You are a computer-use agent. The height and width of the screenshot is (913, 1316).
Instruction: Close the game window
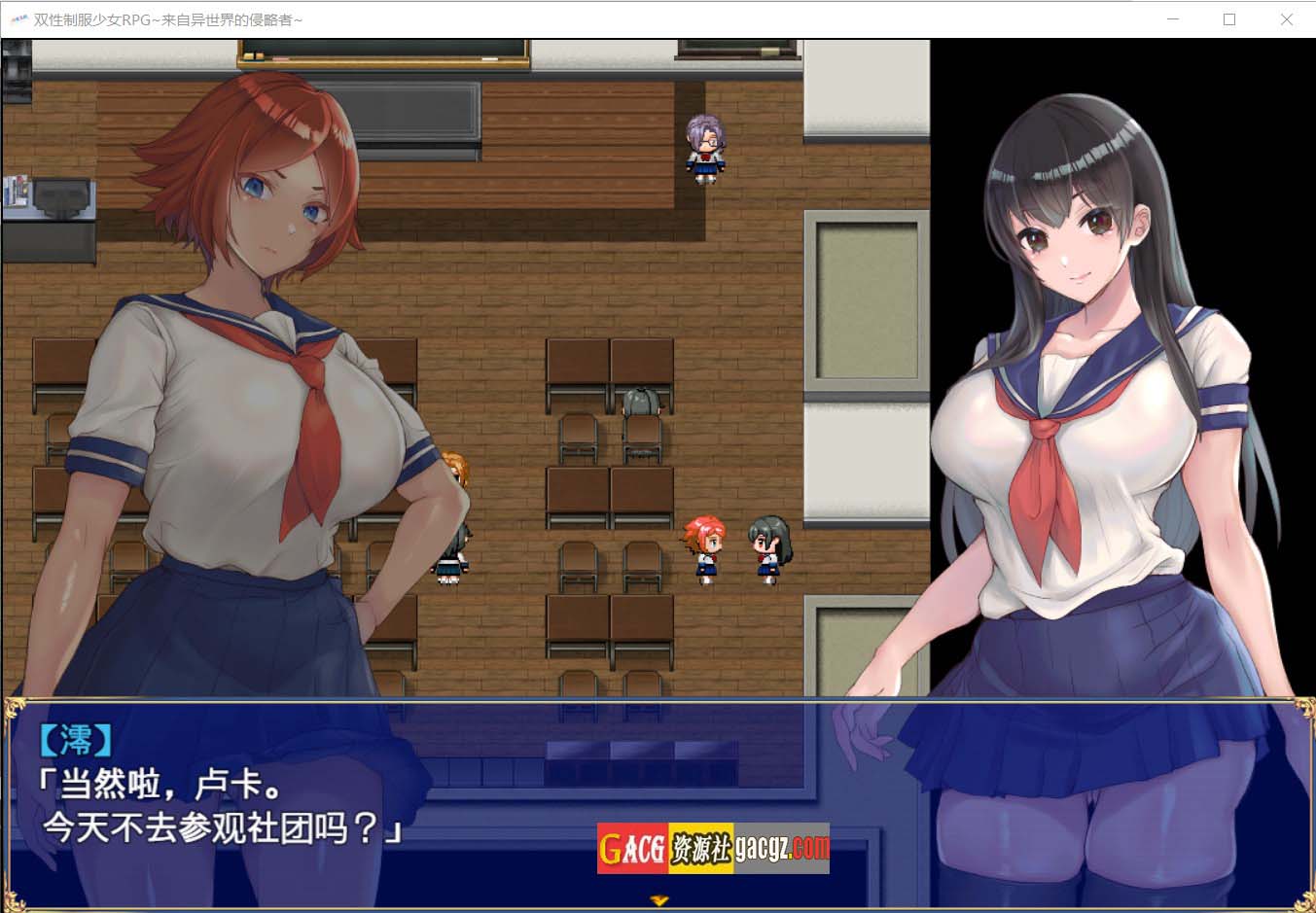coord(1286,19)
